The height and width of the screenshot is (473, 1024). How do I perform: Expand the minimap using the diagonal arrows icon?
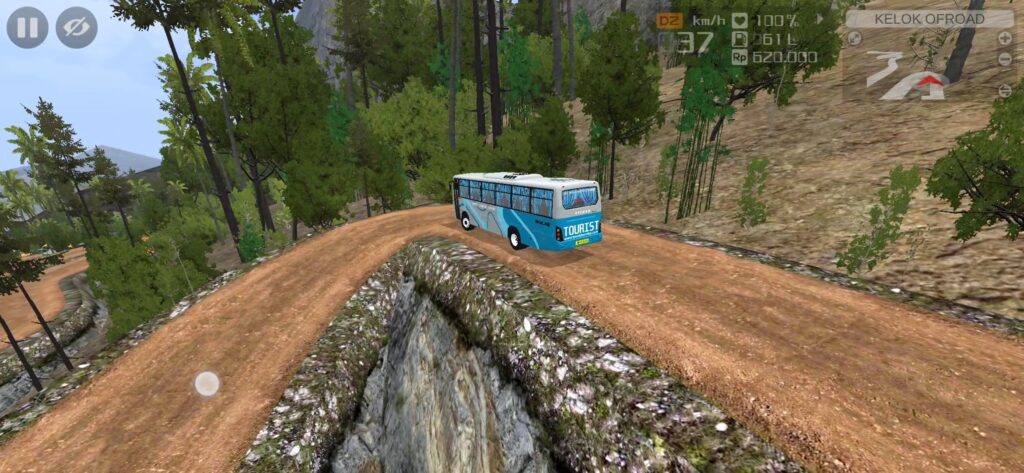[x=855, y=38]
